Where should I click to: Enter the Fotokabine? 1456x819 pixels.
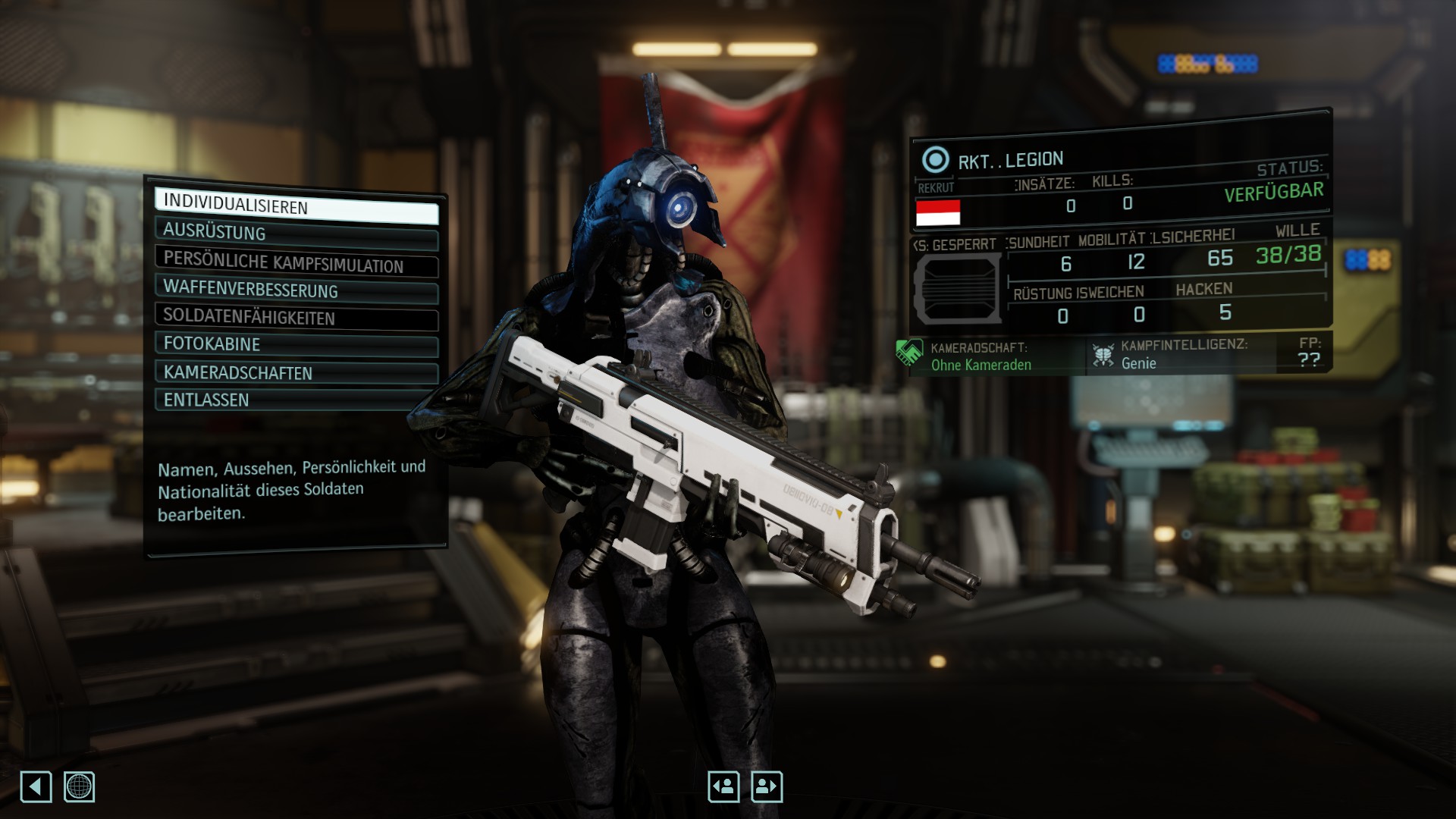(296, 344)
